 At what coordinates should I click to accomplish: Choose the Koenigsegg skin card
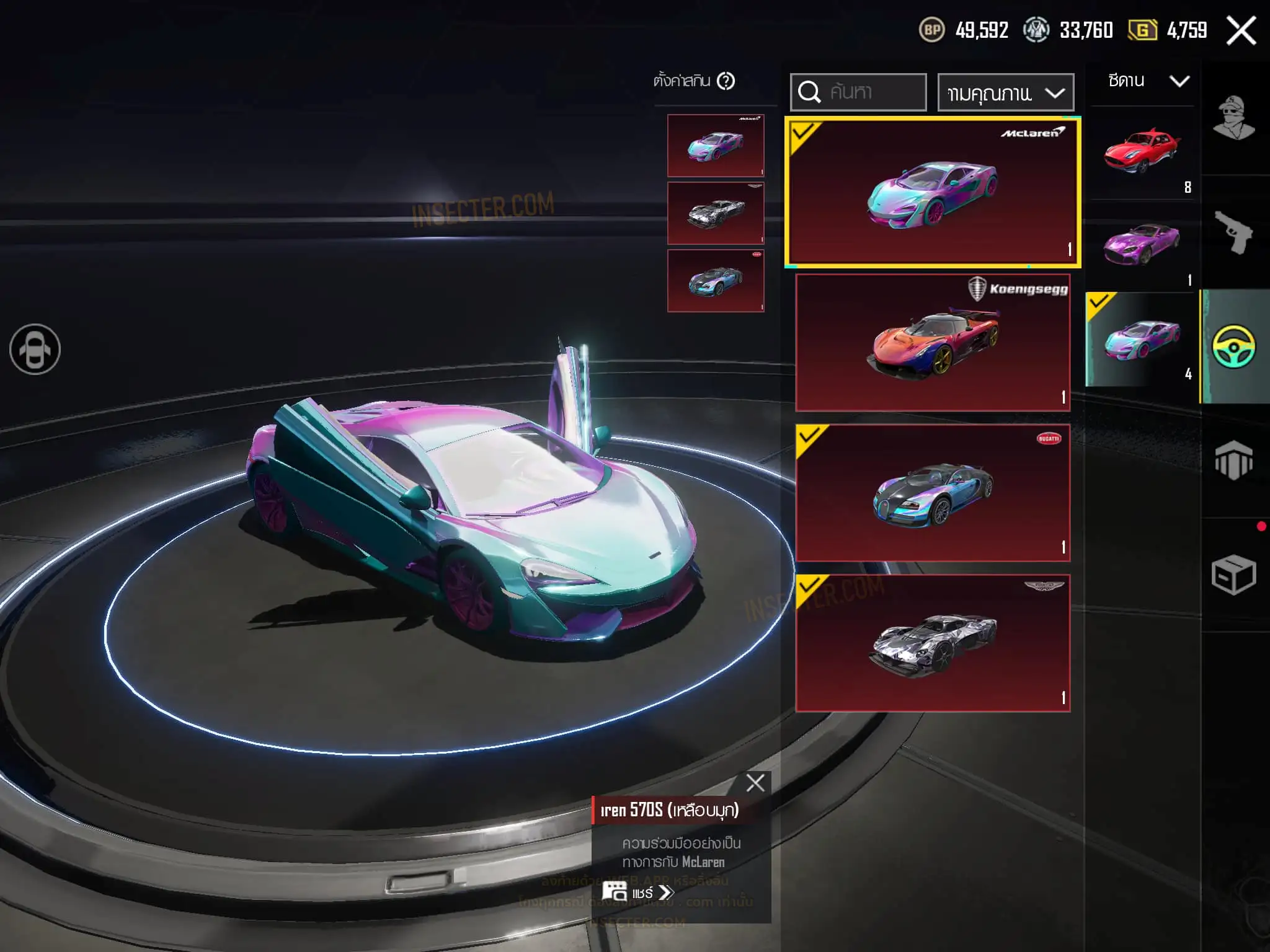(x=933, y=343)
